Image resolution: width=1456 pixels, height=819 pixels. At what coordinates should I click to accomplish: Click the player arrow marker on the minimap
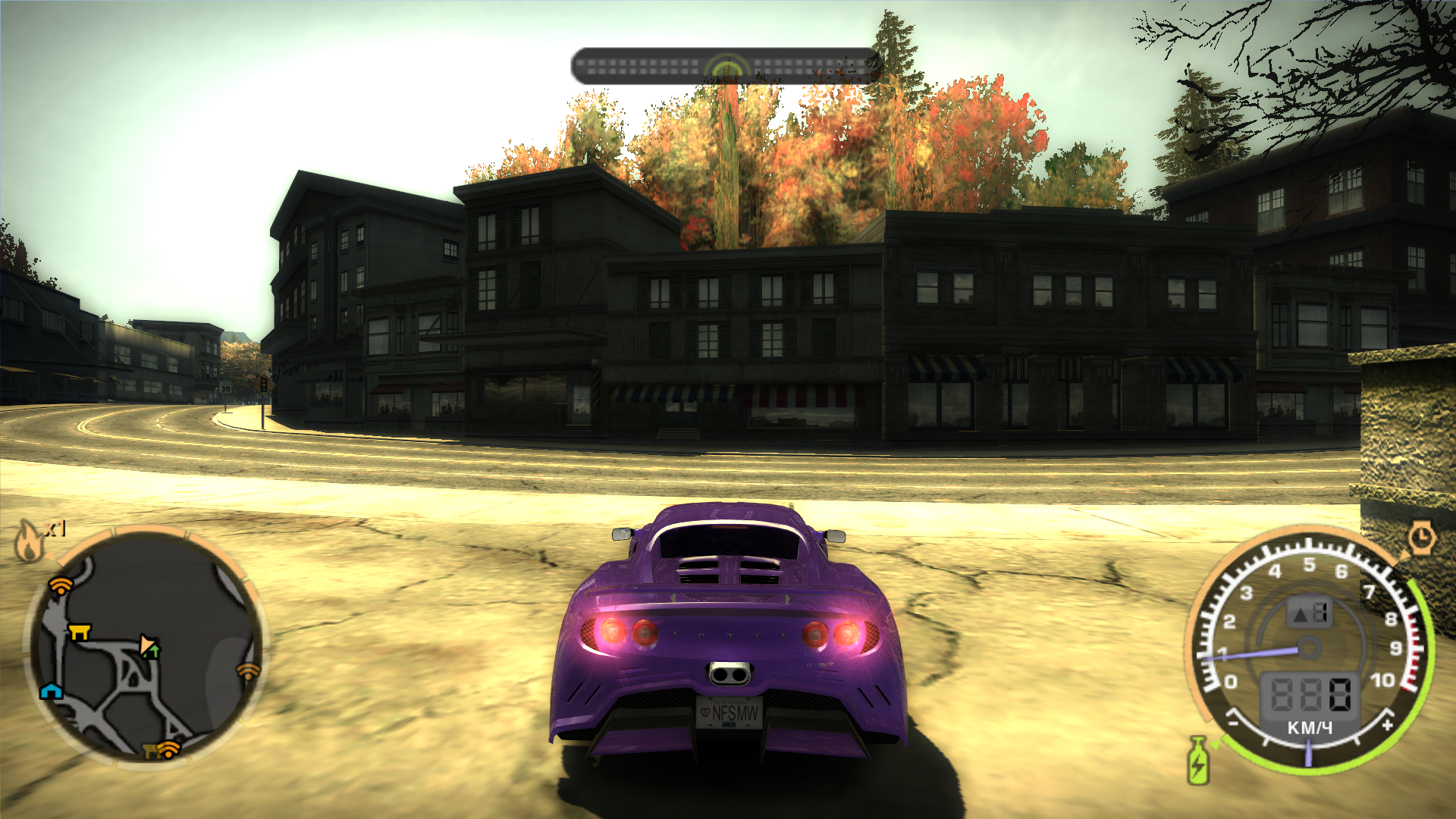(x=149, y=646)
